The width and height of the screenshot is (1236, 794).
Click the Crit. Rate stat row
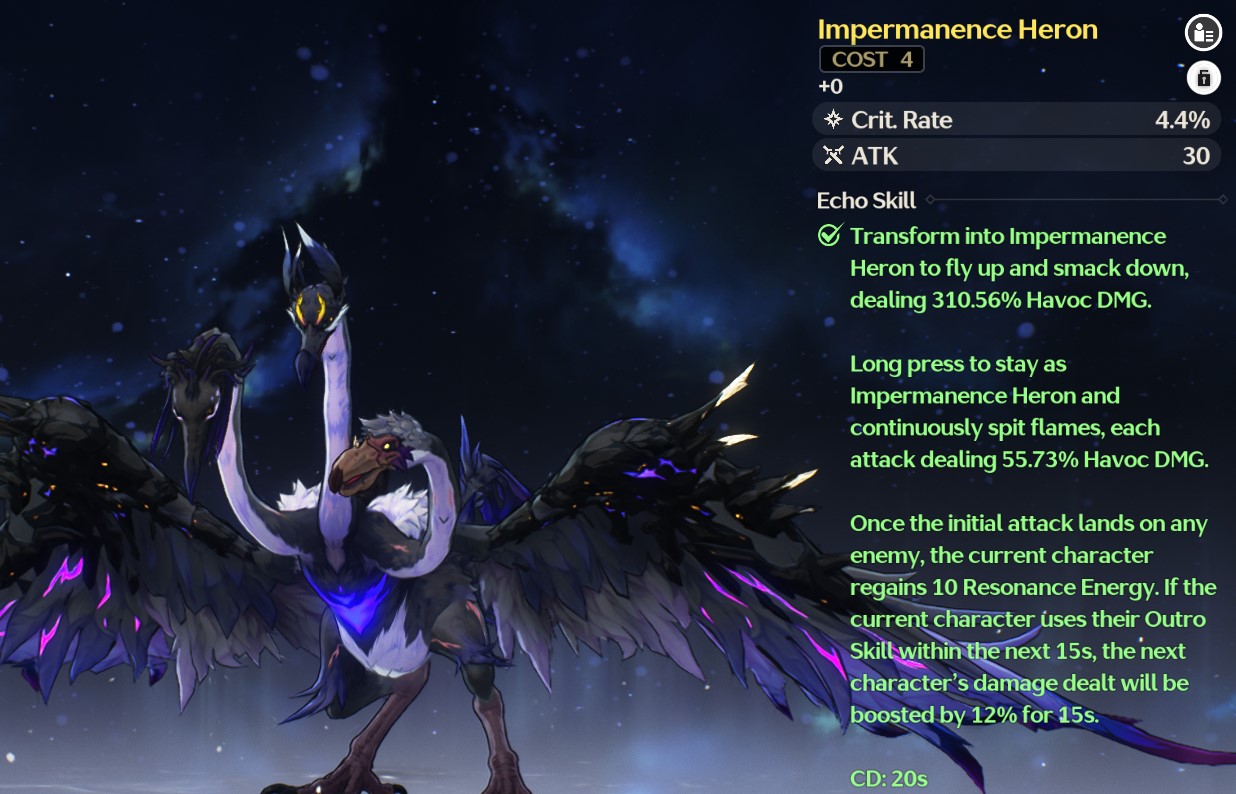click(x=1017, y=120)
